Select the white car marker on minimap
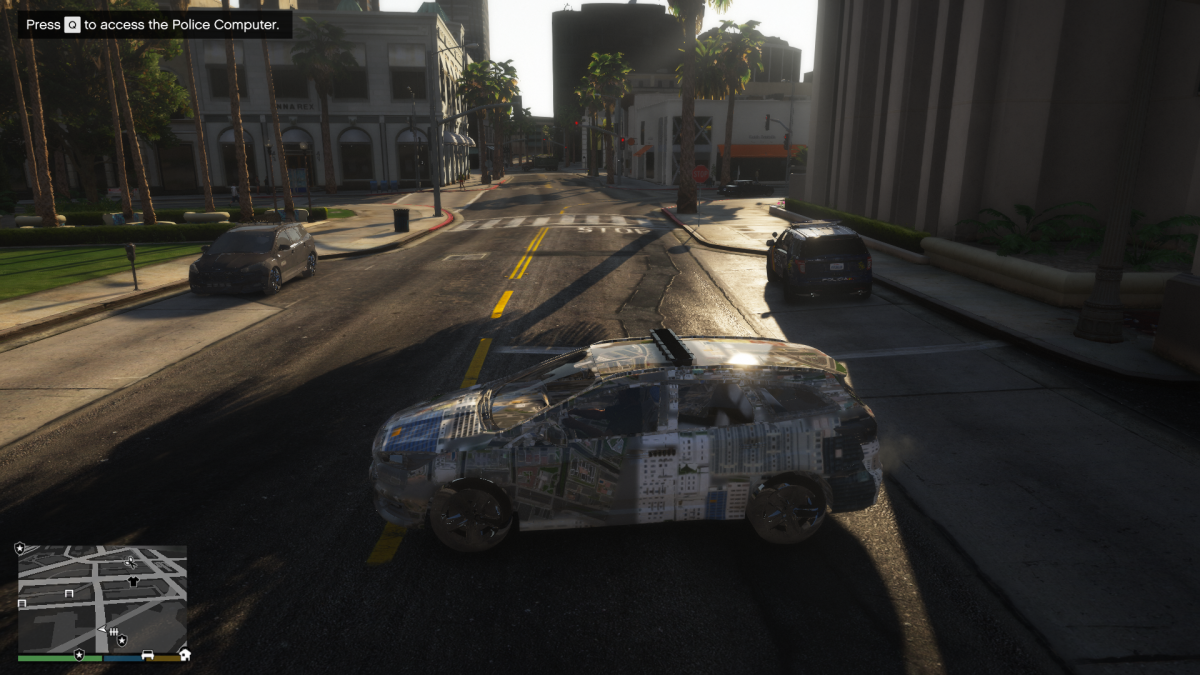 tap(148, 655)
